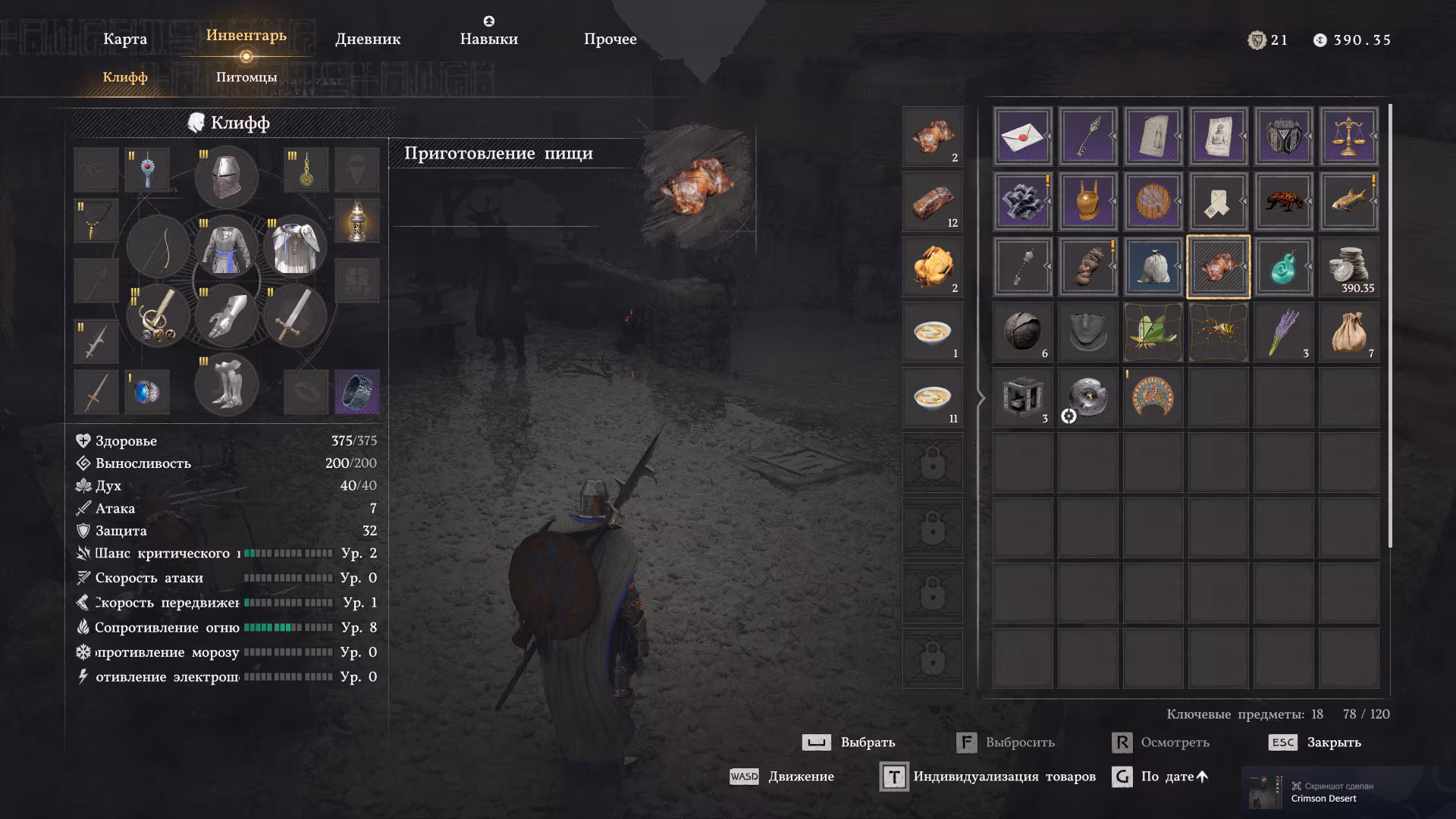Select the golden scales inventory item
Viewport: 1456px width, 819px height.
point(1348,136)
